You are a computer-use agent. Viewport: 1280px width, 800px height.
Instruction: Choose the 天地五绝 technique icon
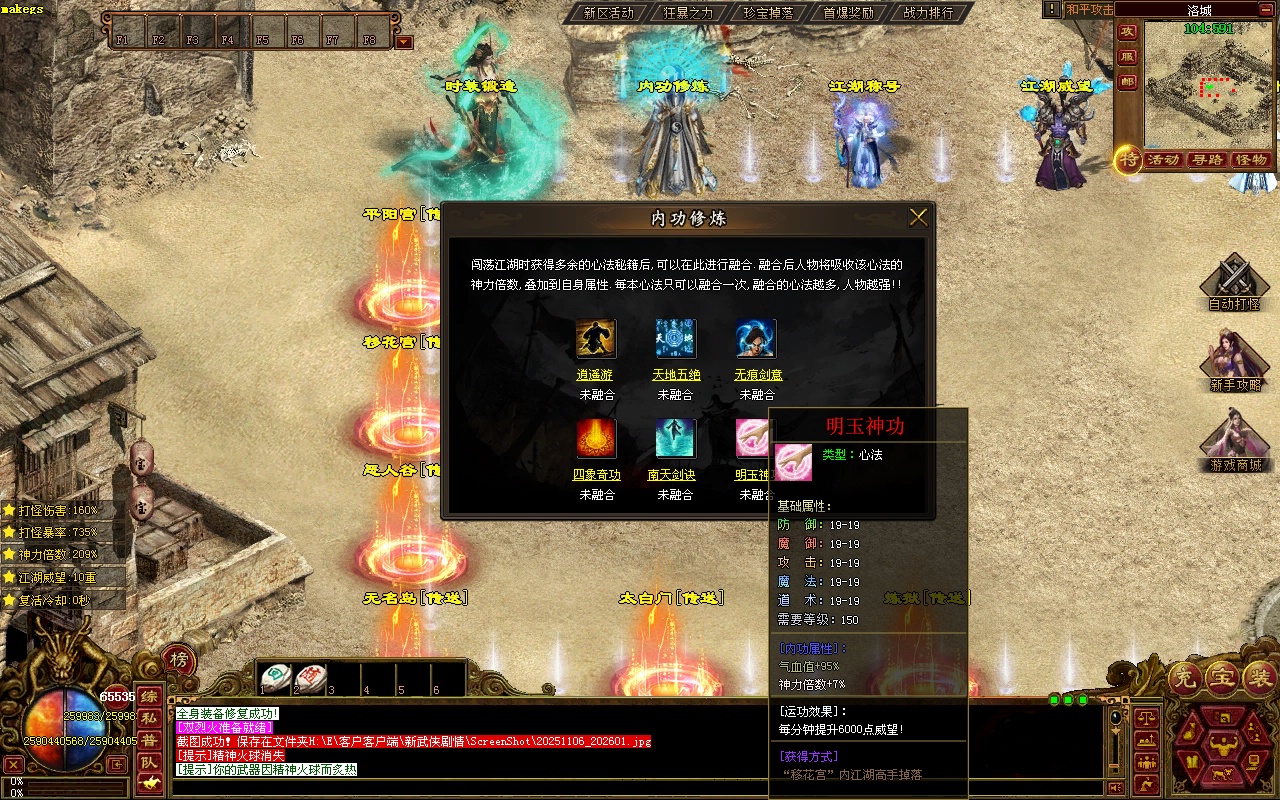click(676, 339)
